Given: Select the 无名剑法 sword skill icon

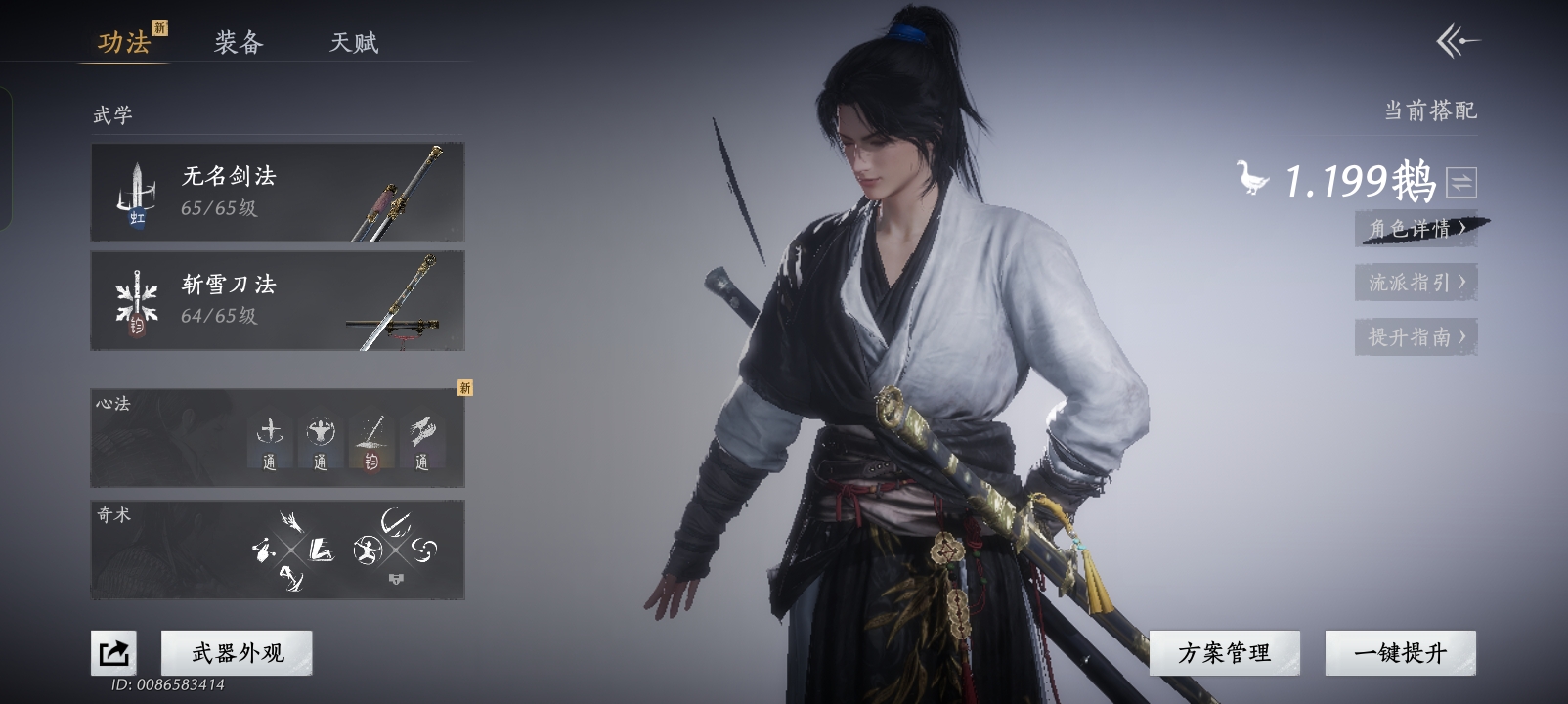Looking at the screenshot, I should click(134, 193).
